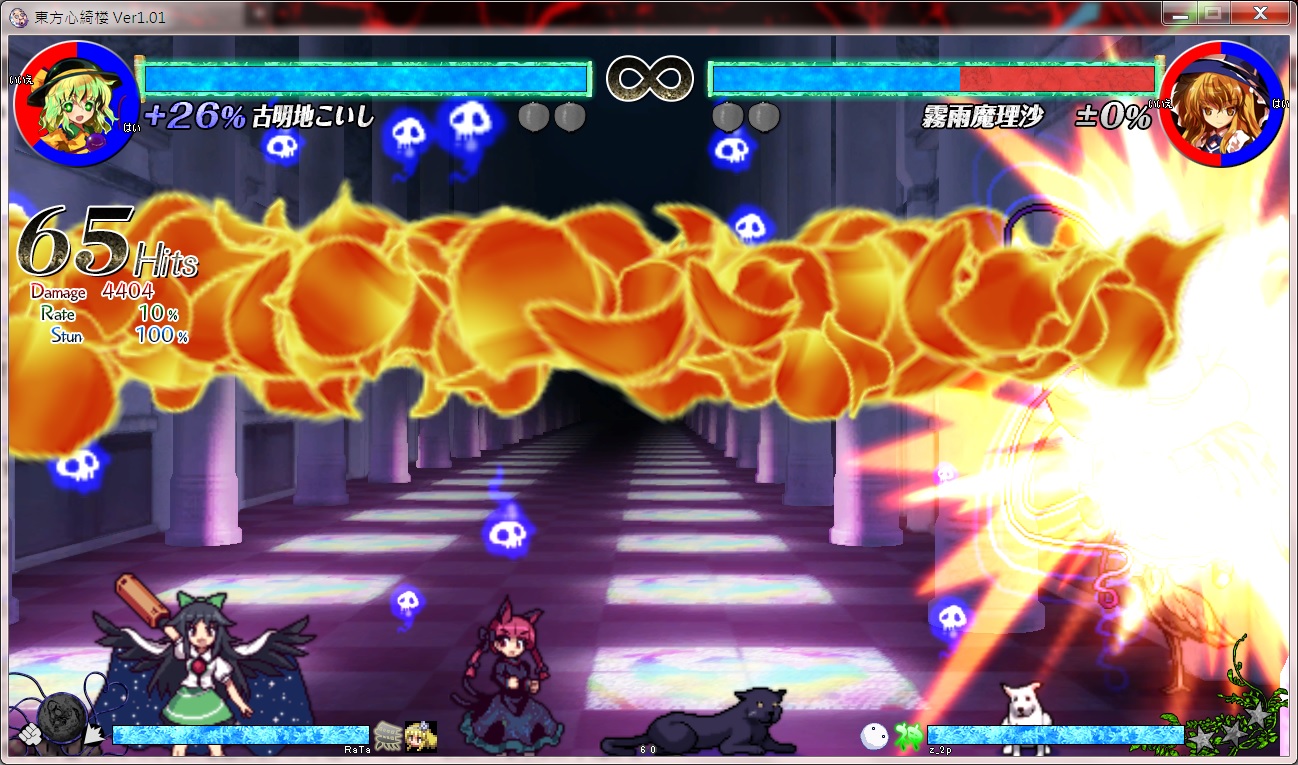Select the white round ghost item icon
This screenshot has width=1298, height=765.
pyautogui.click(x=874, y=736)
